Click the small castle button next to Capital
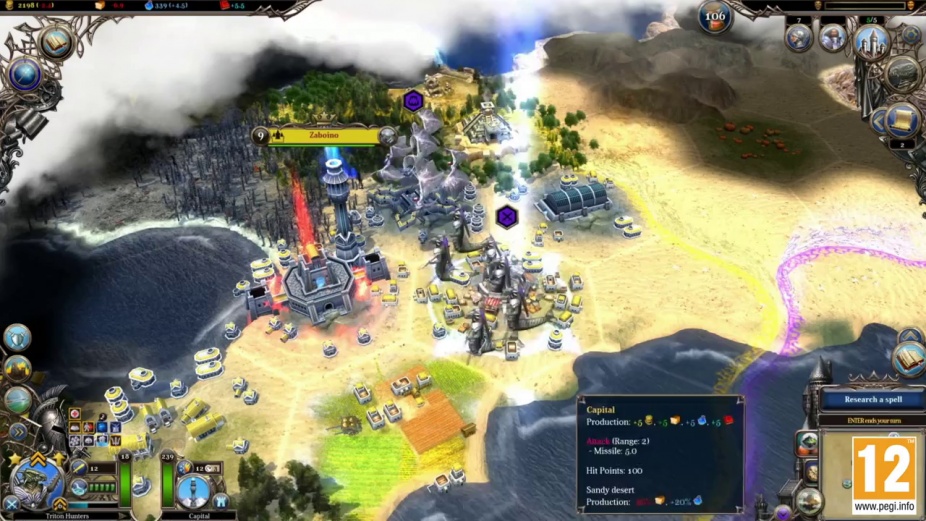926x521 pixels. (x=220, y=501)
